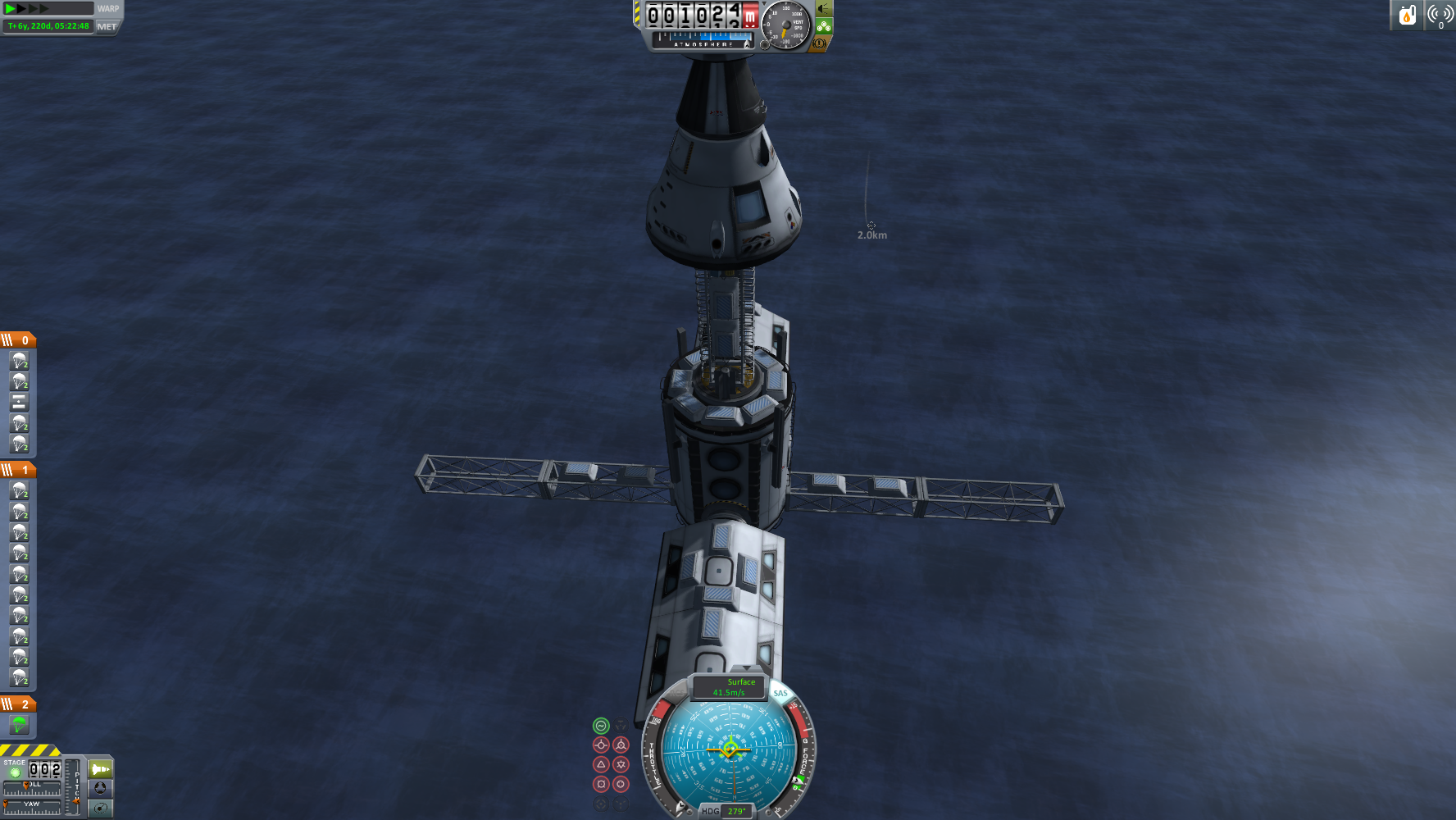Switch to docking mode button

pos(101,788)
